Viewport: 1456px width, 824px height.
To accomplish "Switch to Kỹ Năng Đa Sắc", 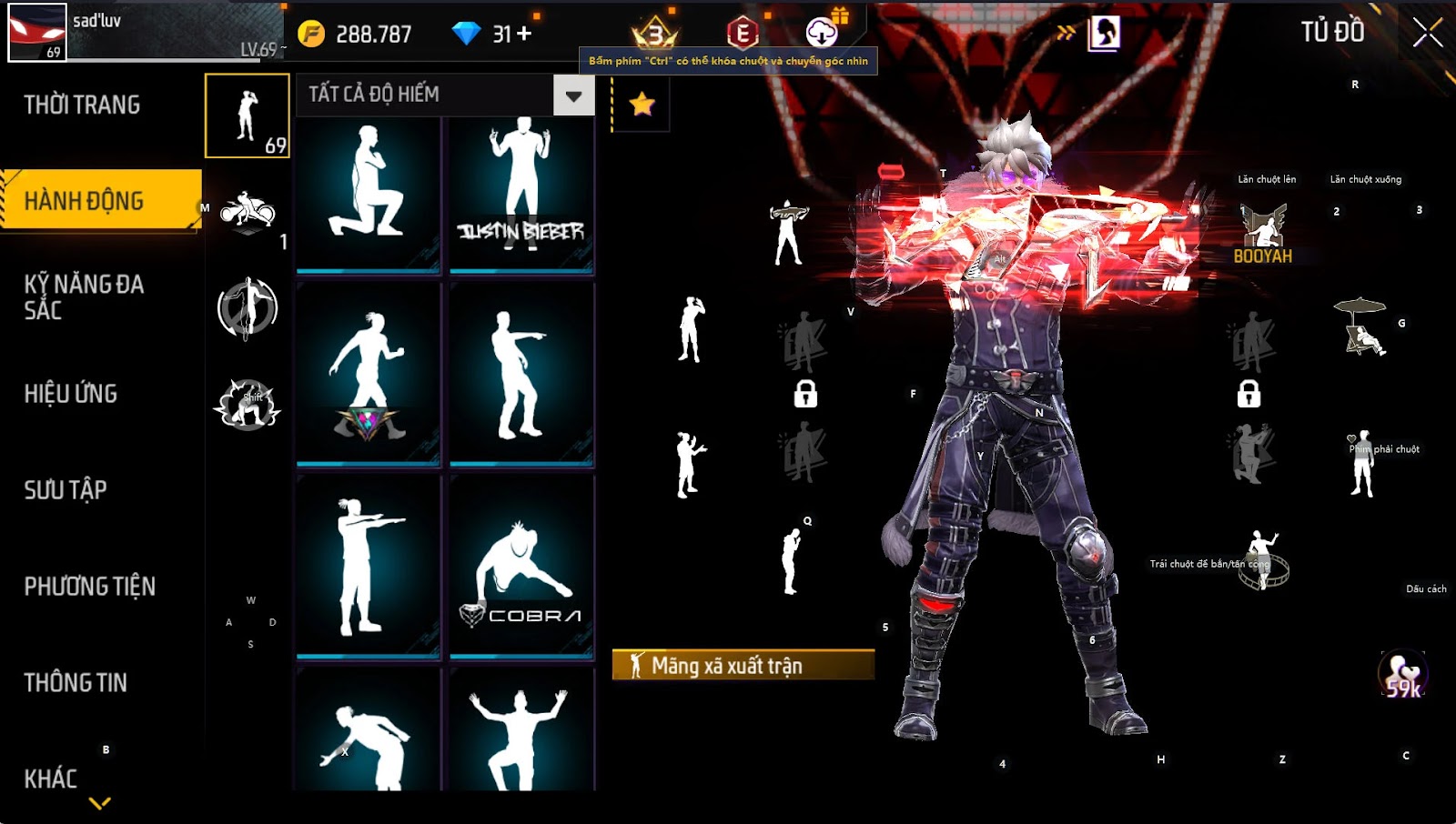I will pyautogui.click(x=84, y=296).
